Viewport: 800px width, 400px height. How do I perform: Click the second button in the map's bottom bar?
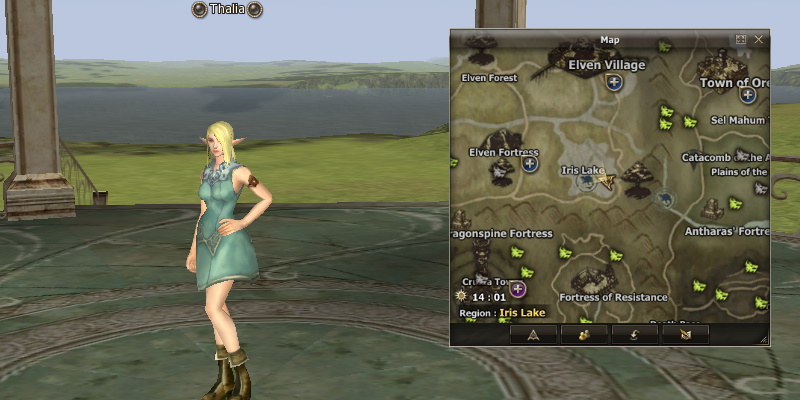(x=584, y=335)
